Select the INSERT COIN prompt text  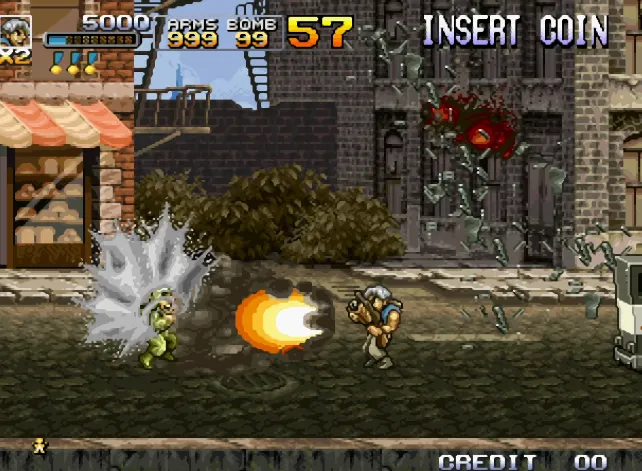pyautogui.click(x=514, y=30)
